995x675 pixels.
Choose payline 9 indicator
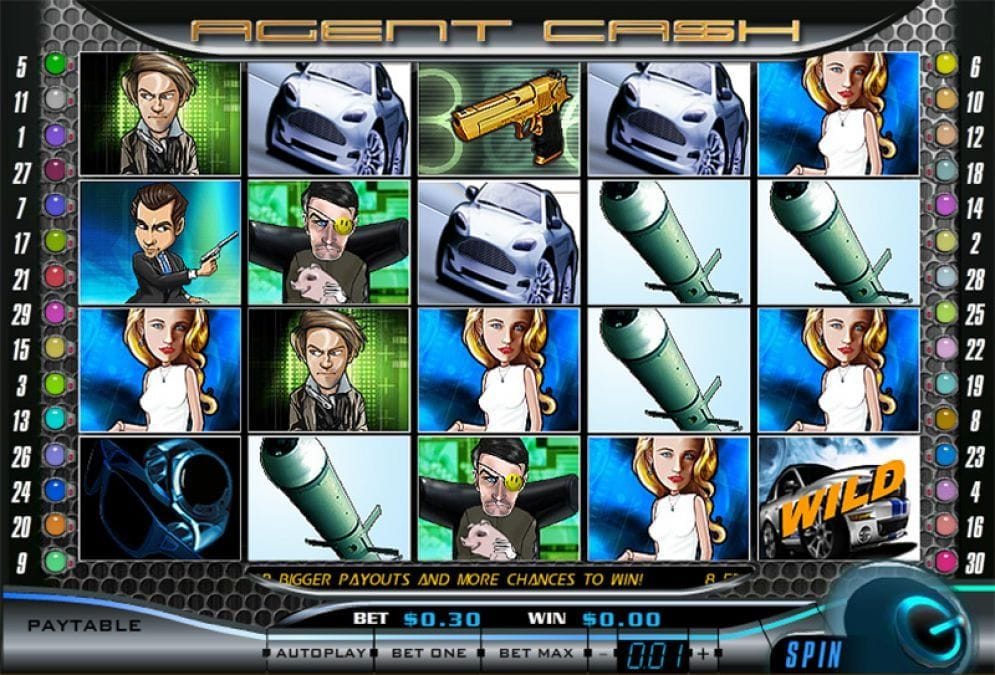click(x=54, y=560)
